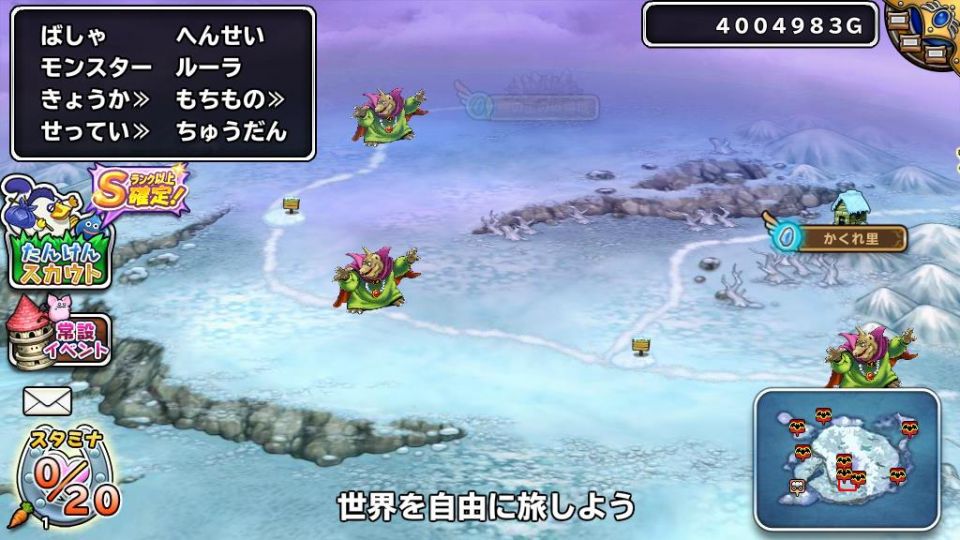Open the island minimap

(x=847, y=459)
